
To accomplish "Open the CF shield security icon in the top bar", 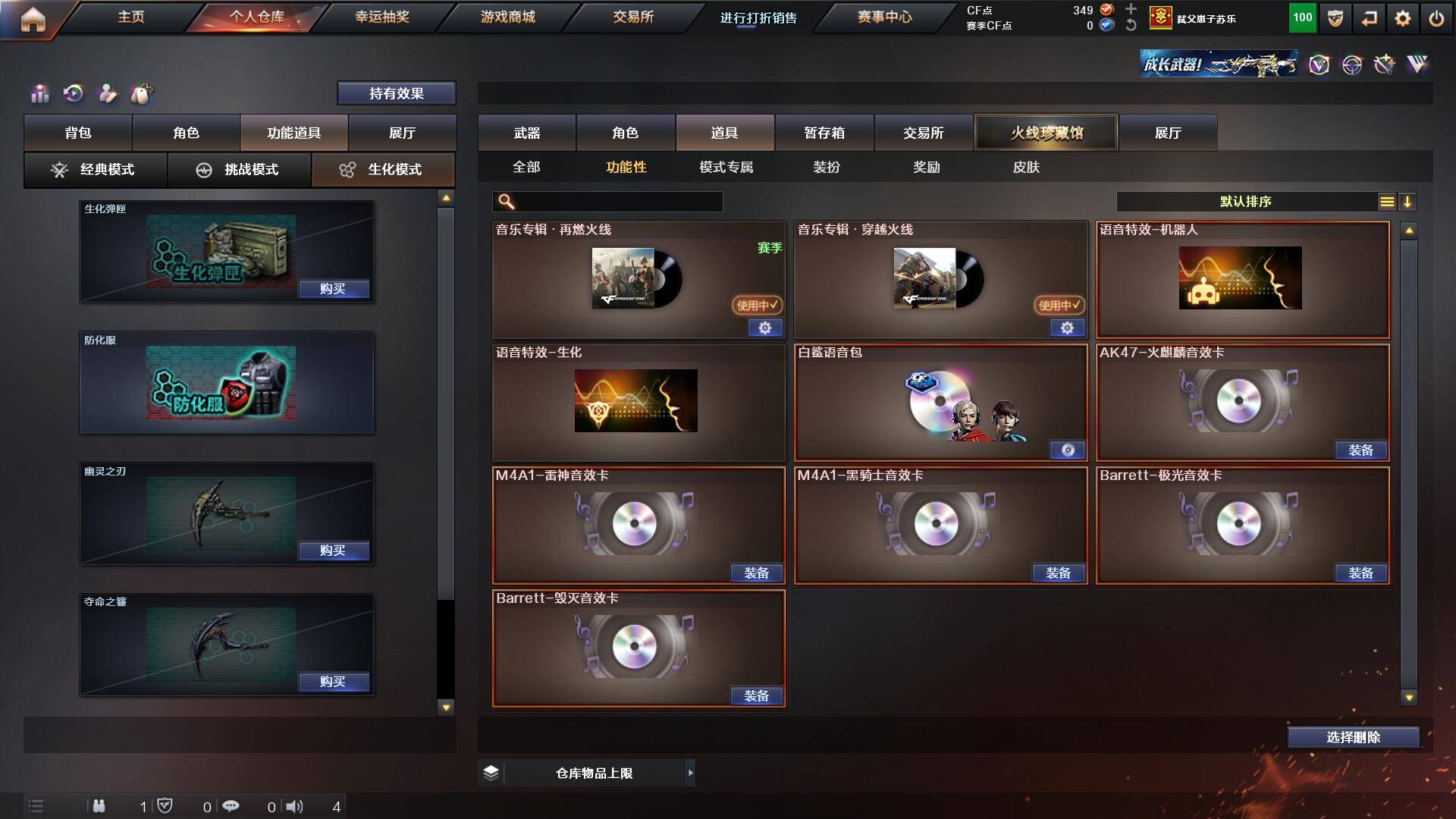I will [1335, 19].
